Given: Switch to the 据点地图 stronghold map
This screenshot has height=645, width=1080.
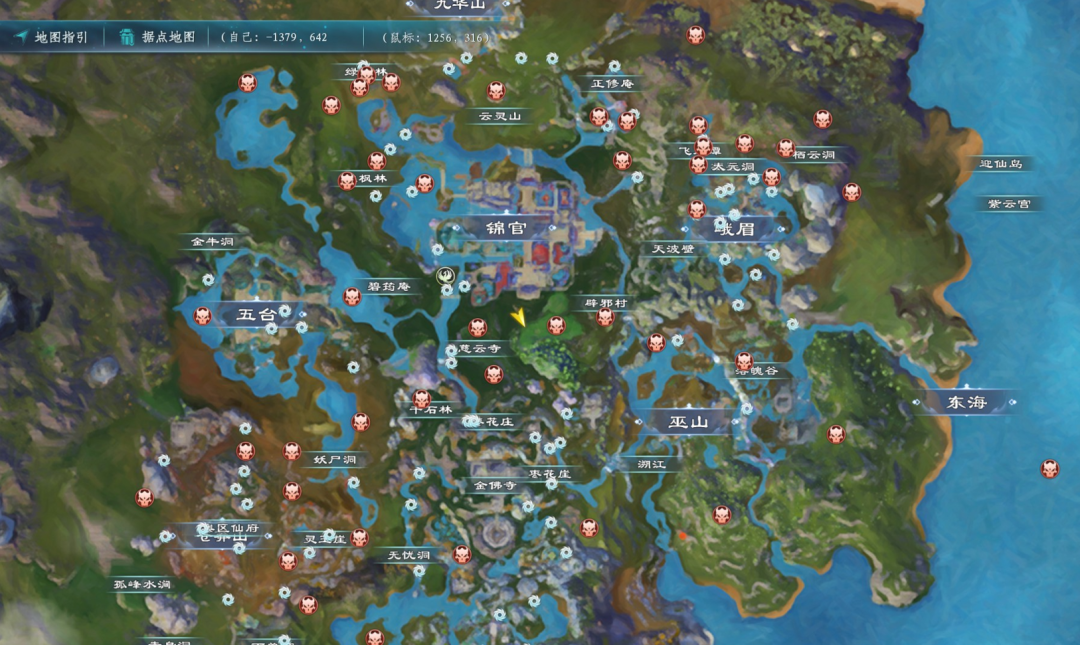Looking at the screenshot, I should click(158, 38).
